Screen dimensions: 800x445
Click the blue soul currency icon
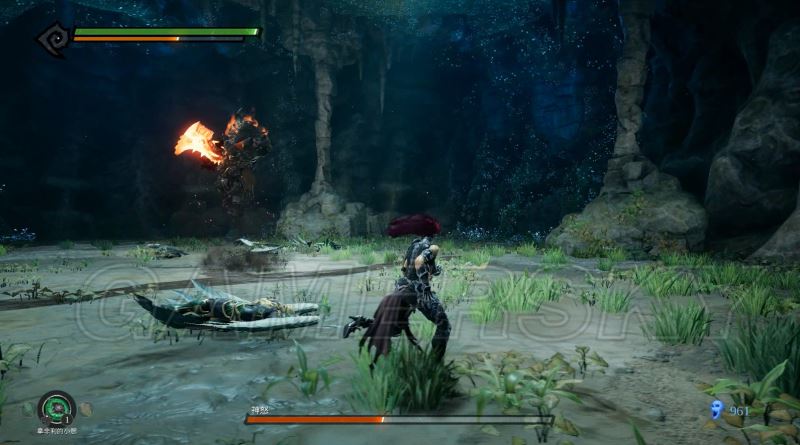tap(716, 408)
